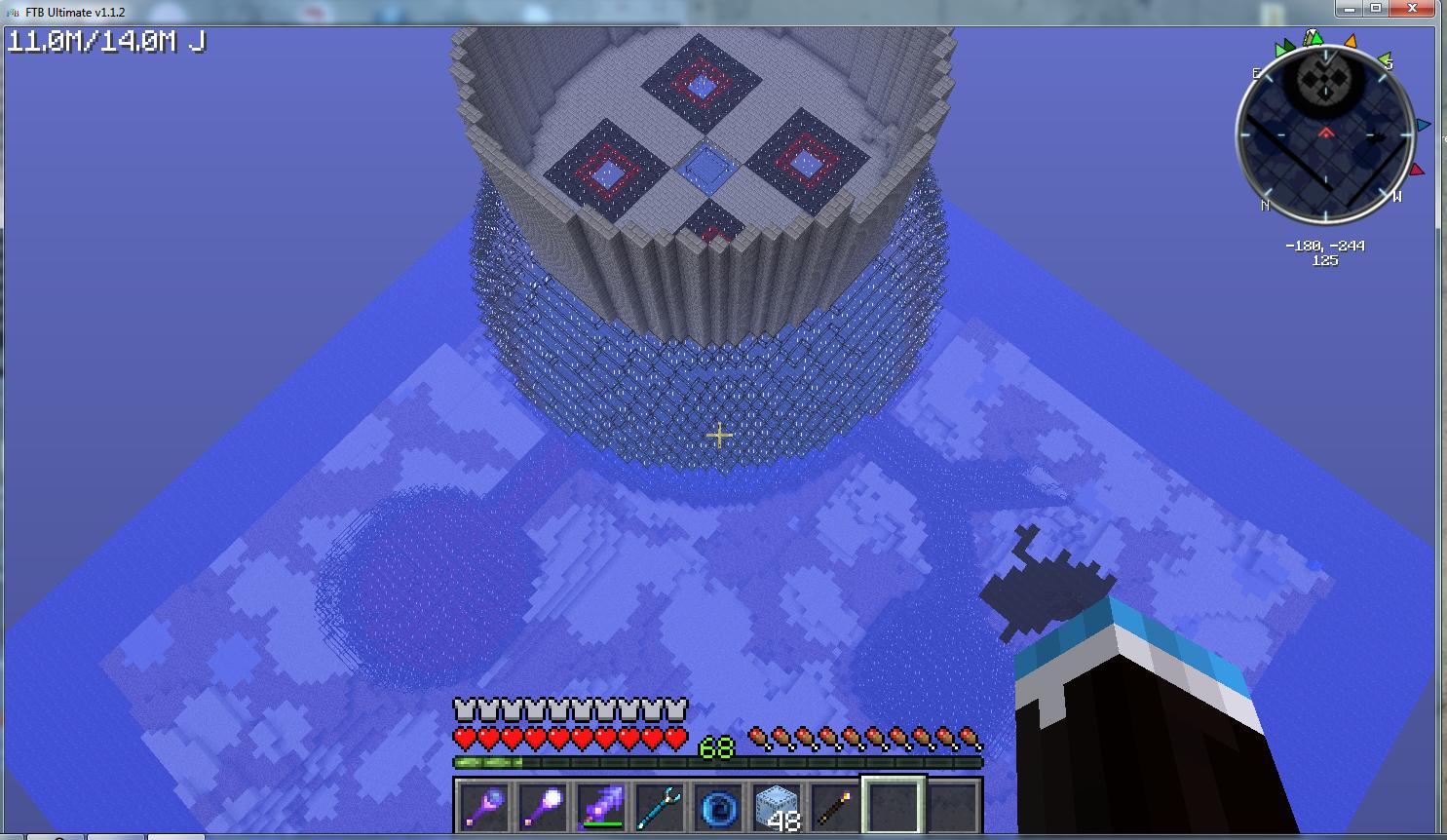Pick the blue swirl disc item
Viewport: 1447px width, 840px height.
pos(719,807)
